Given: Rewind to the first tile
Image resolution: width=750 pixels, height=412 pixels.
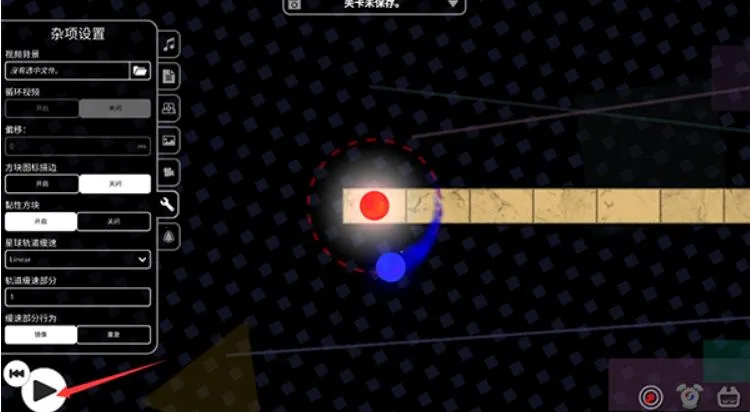Looking at the screenshot, I should (16, 373).
